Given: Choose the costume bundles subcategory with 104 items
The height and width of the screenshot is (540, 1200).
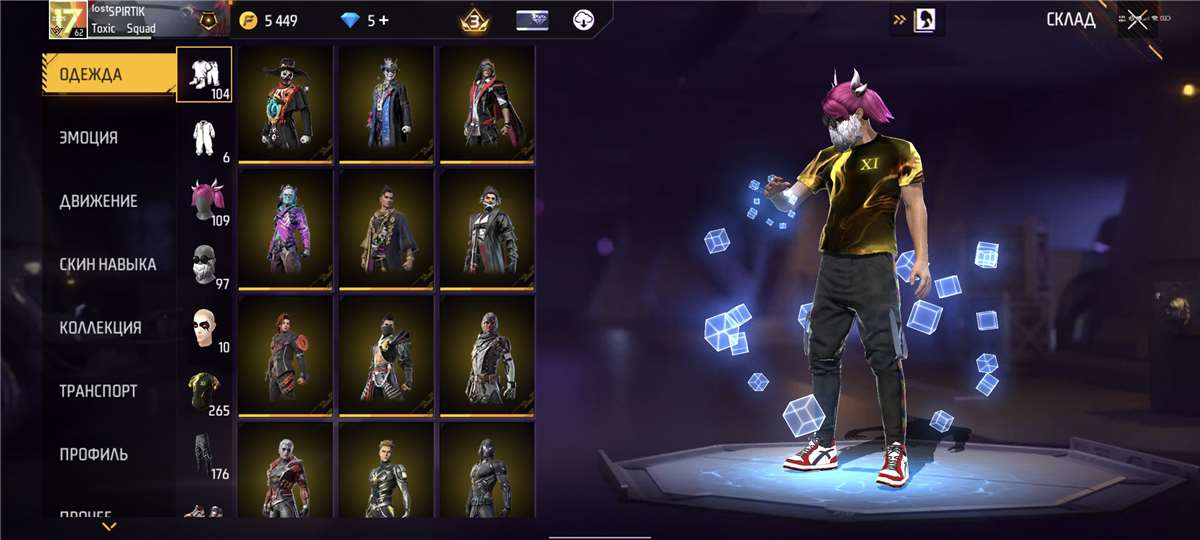Looking at the screenshot, I should (205, 74).
